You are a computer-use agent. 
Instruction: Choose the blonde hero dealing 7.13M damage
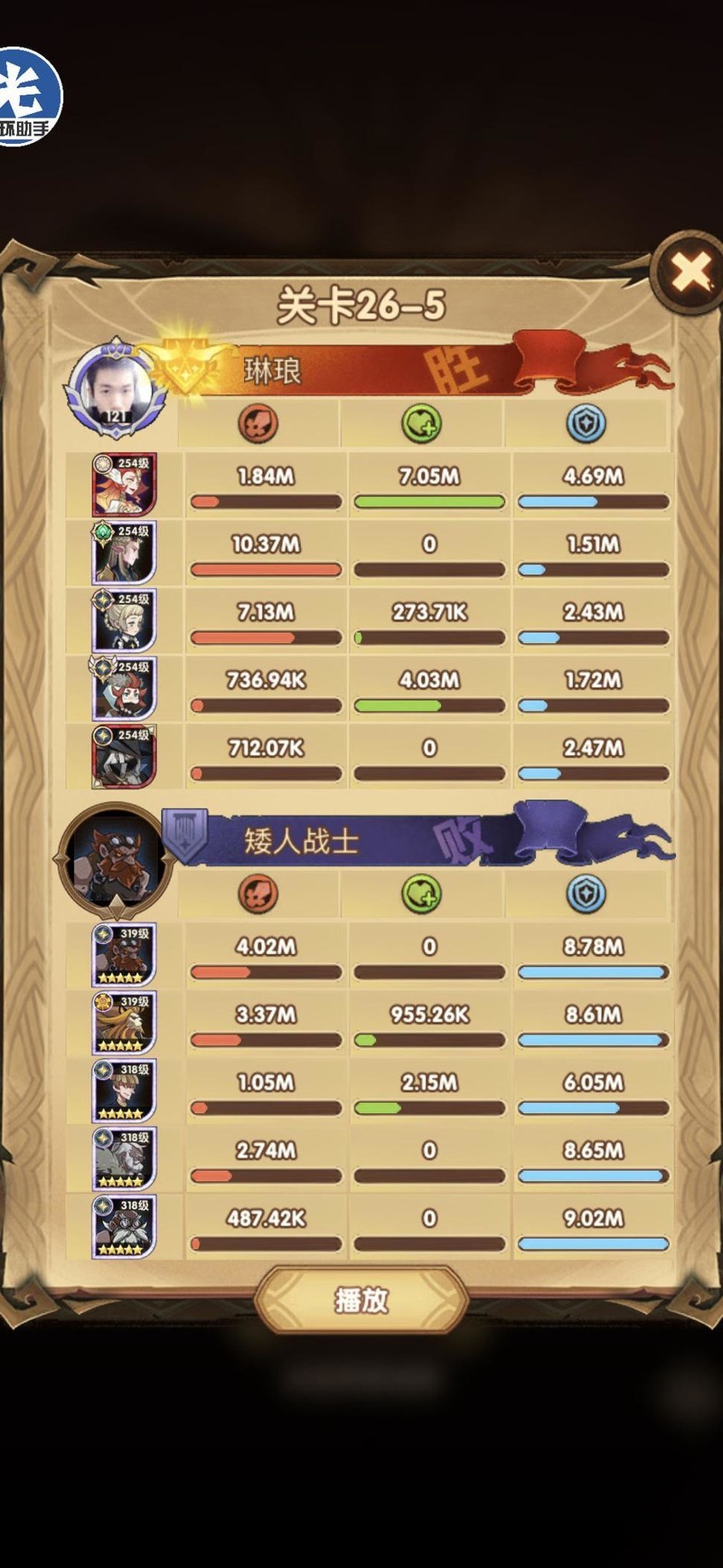125,620
